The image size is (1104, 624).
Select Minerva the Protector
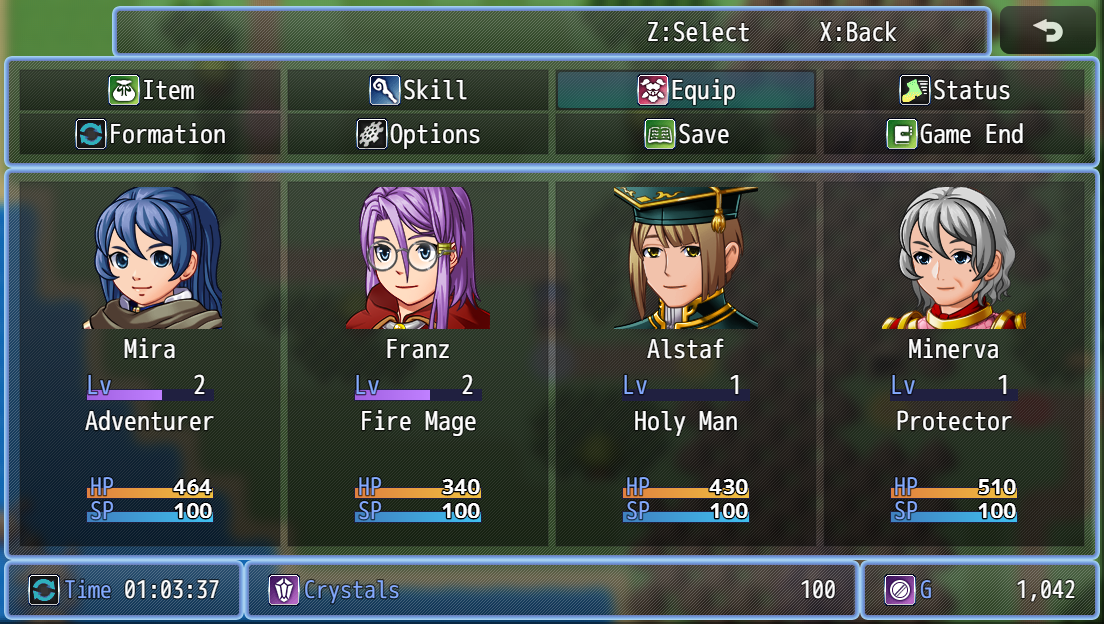coord(954,362)
